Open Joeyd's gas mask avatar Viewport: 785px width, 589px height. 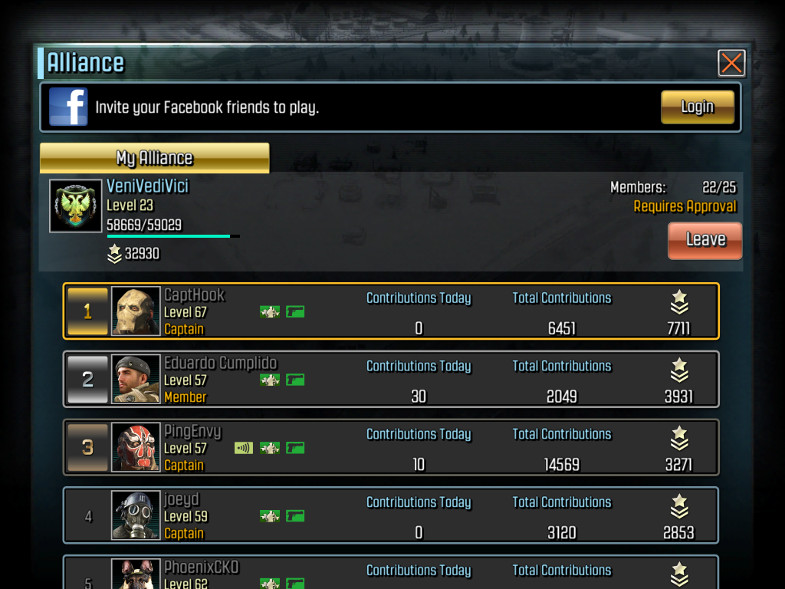coord(135,516)
